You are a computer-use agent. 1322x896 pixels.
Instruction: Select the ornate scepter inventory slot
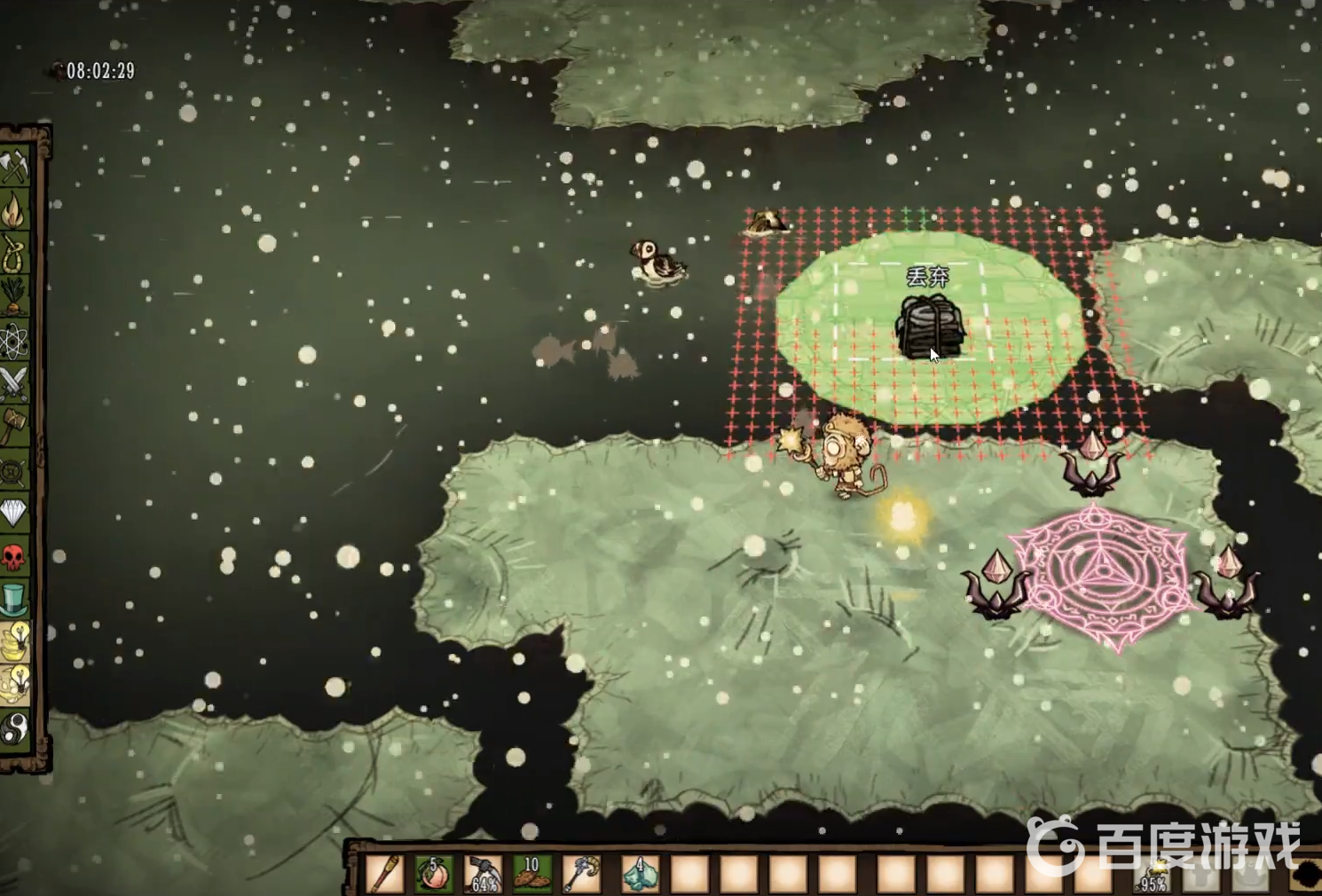(x=581, y=874)
